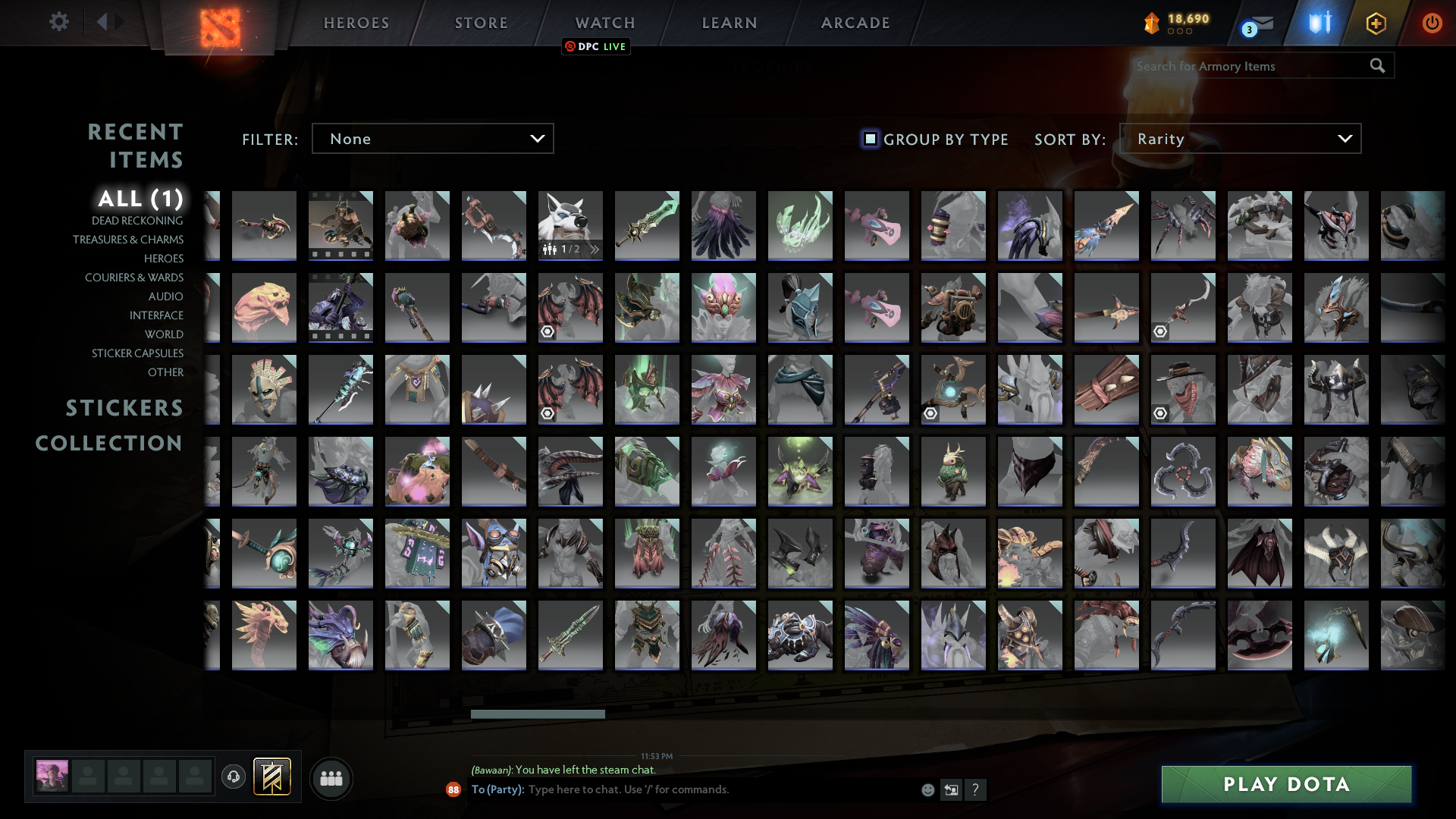Open the Arcade menu

click(x=854, y=23)
